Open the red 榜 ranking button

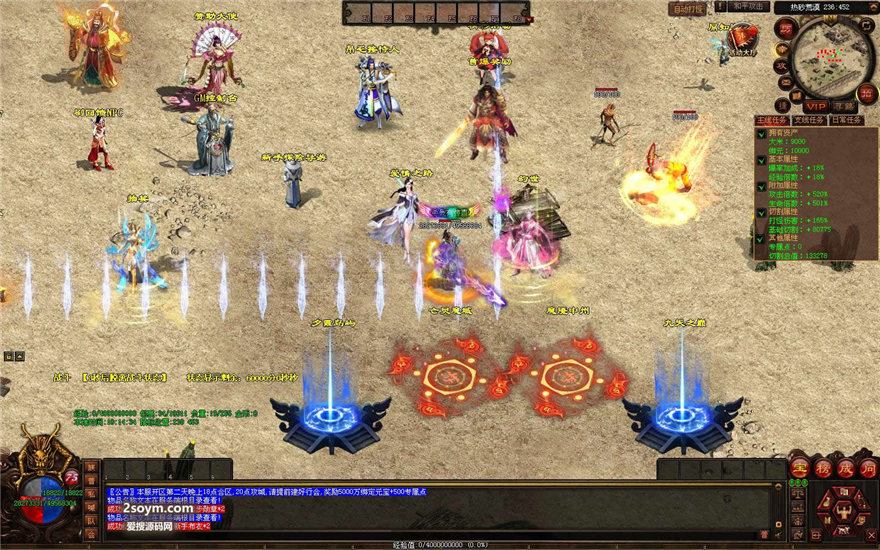pos(822,468)
